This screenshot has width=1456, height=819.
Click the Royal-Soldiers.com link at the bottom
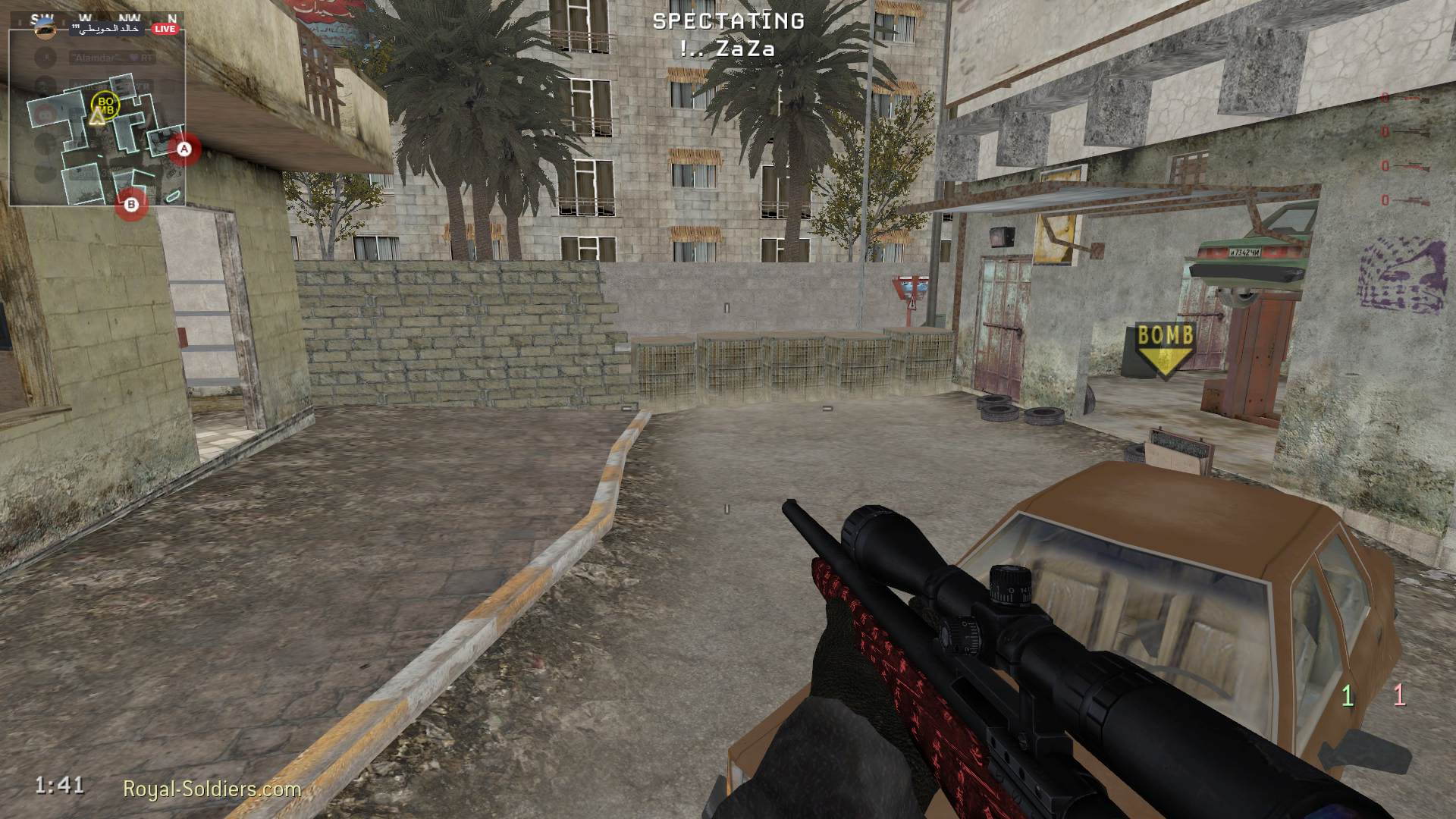coord(211,789)
